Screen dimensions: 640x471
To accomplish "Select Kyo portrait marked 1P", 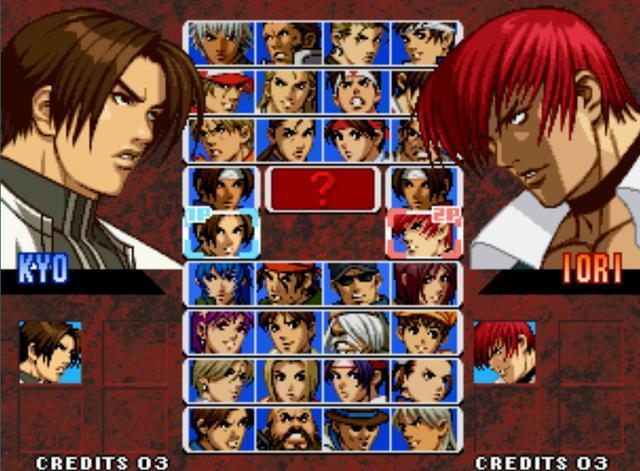I will click(221, 234).
